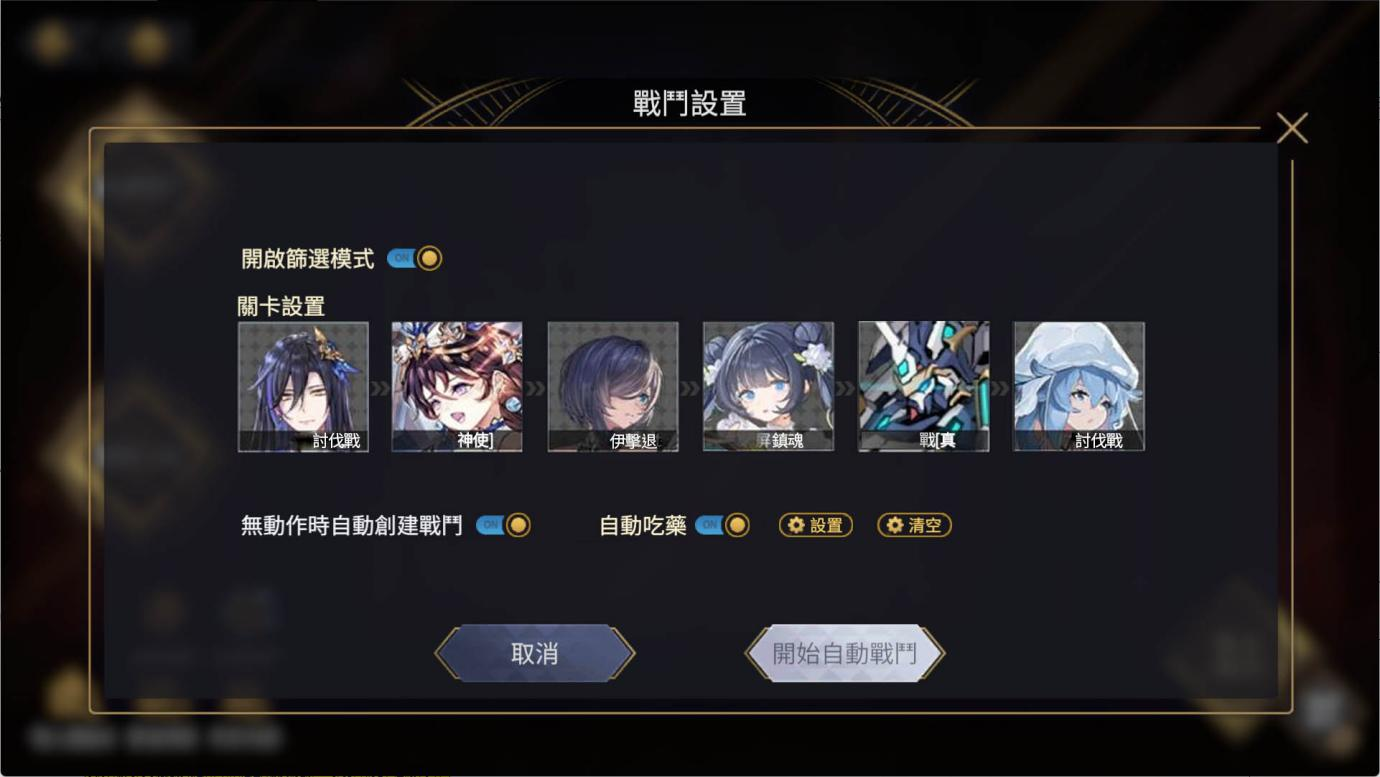
Task: Select the 伊擊退 stage portrait
Action: [612, 385]
